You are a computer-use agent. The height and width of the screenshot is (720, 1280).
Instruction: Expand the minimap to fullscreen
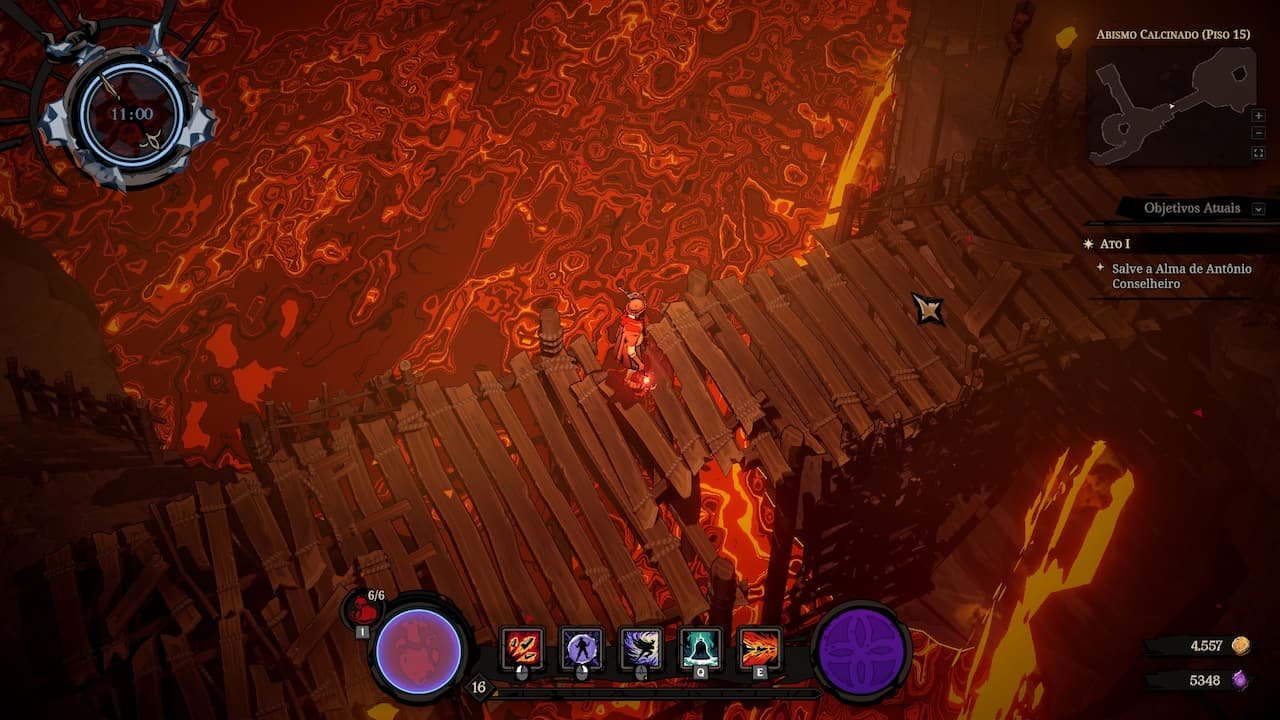1258,153
